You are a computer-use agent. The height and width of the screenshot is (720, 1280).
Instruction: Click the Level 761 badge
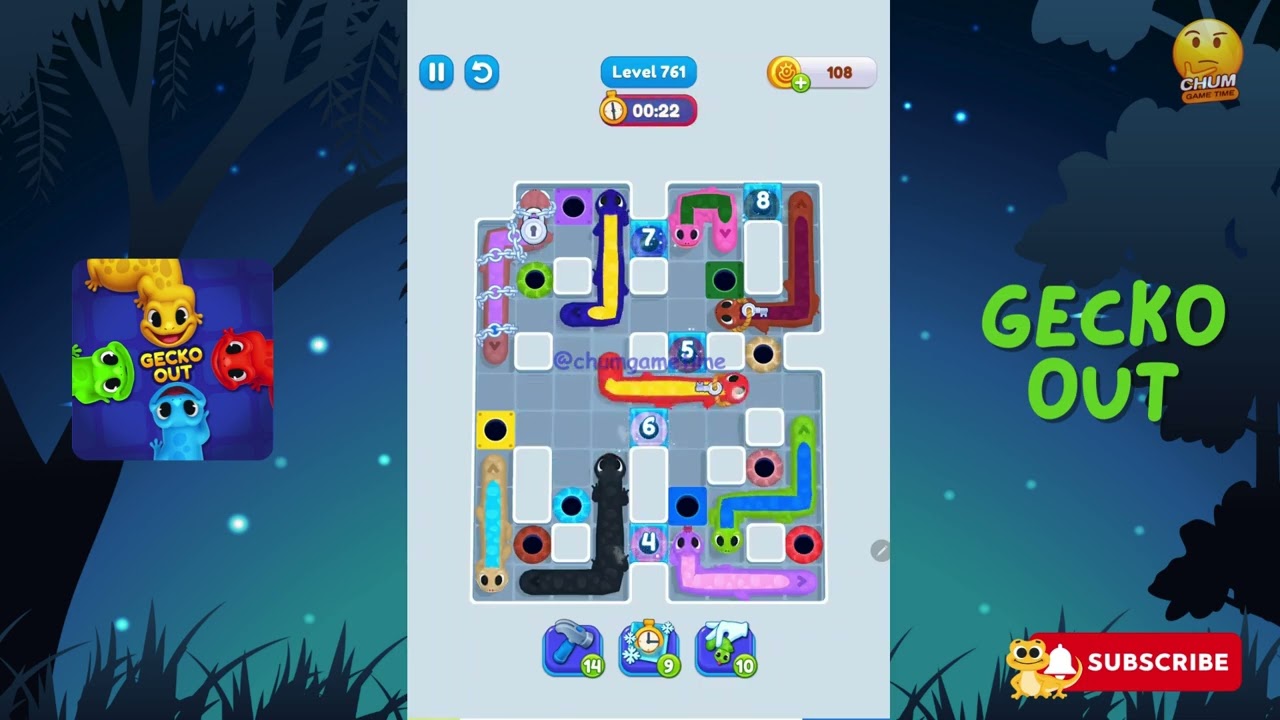(648, 71)
